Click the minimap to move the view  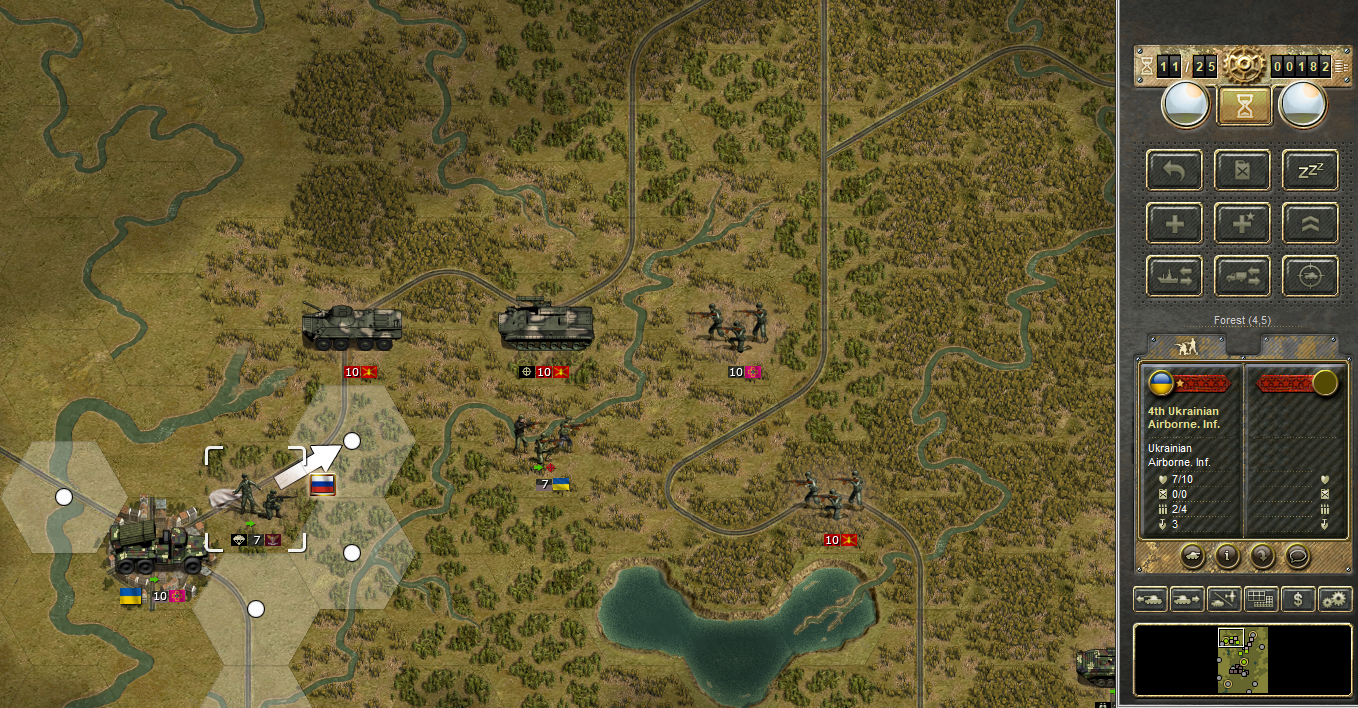1243,660
